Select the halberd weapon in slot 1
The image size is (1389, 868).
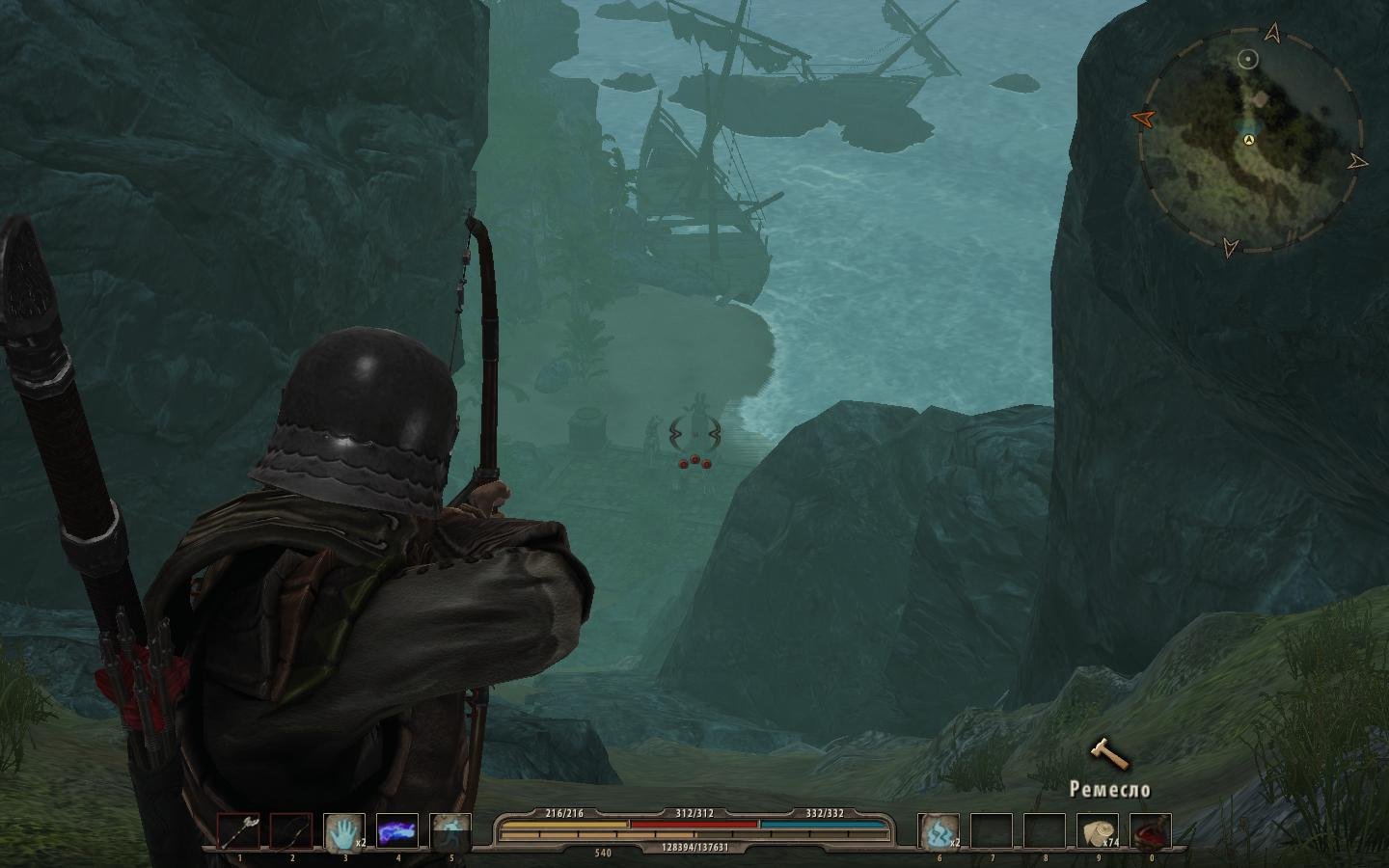click(238, 831)
